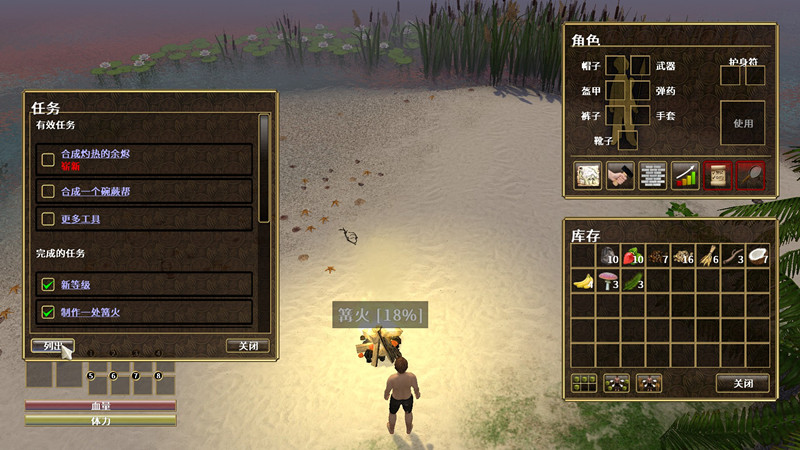The width and height of the screenshot is (800, 450).
Task: Open the map icon in character panel
Action: point(586,176)
